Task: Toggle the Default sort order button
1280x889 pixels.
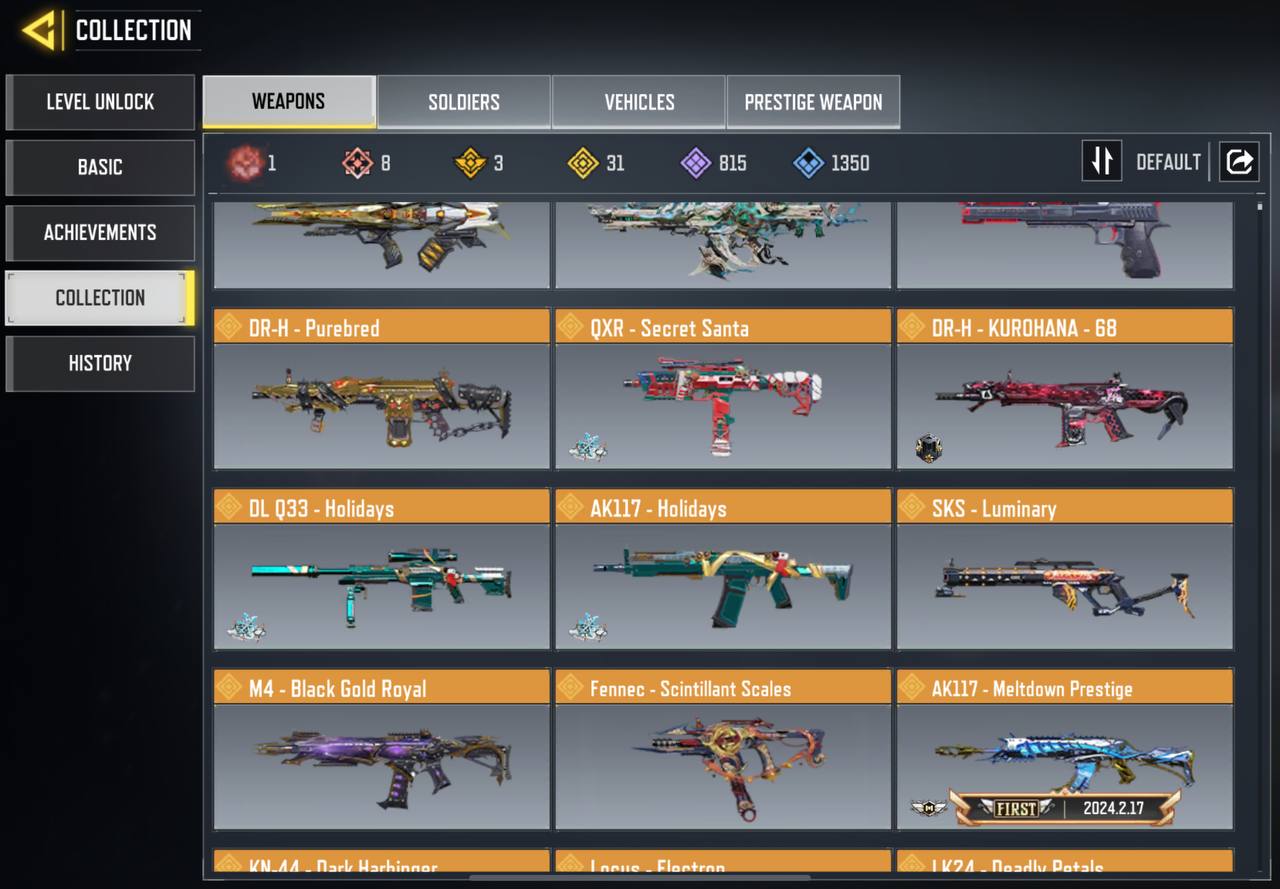Action: click(1102, 161)
